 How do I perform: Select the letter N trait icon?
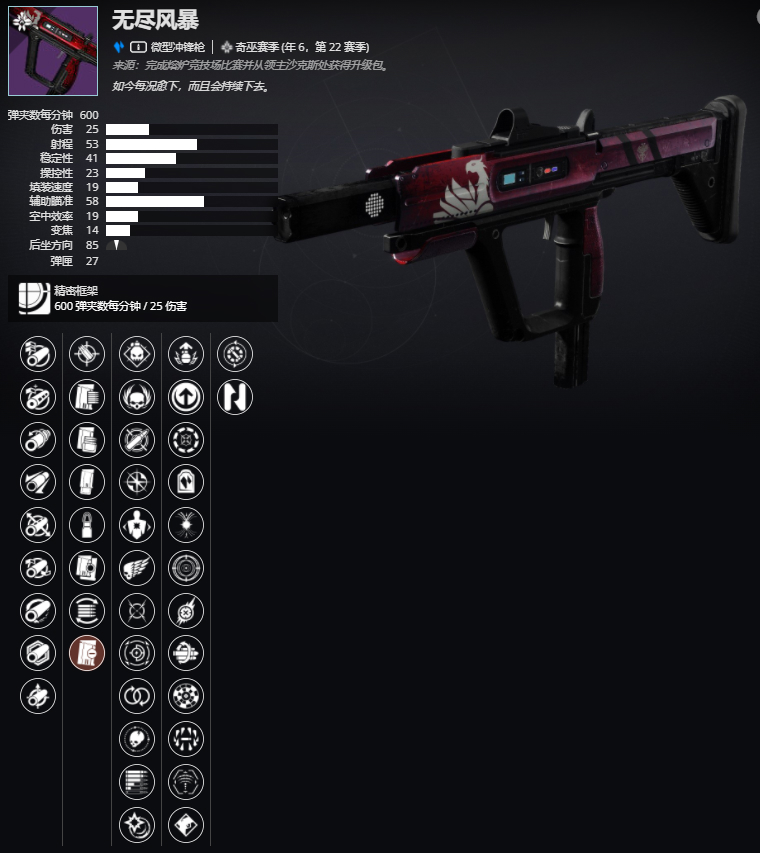pos(235,396)
